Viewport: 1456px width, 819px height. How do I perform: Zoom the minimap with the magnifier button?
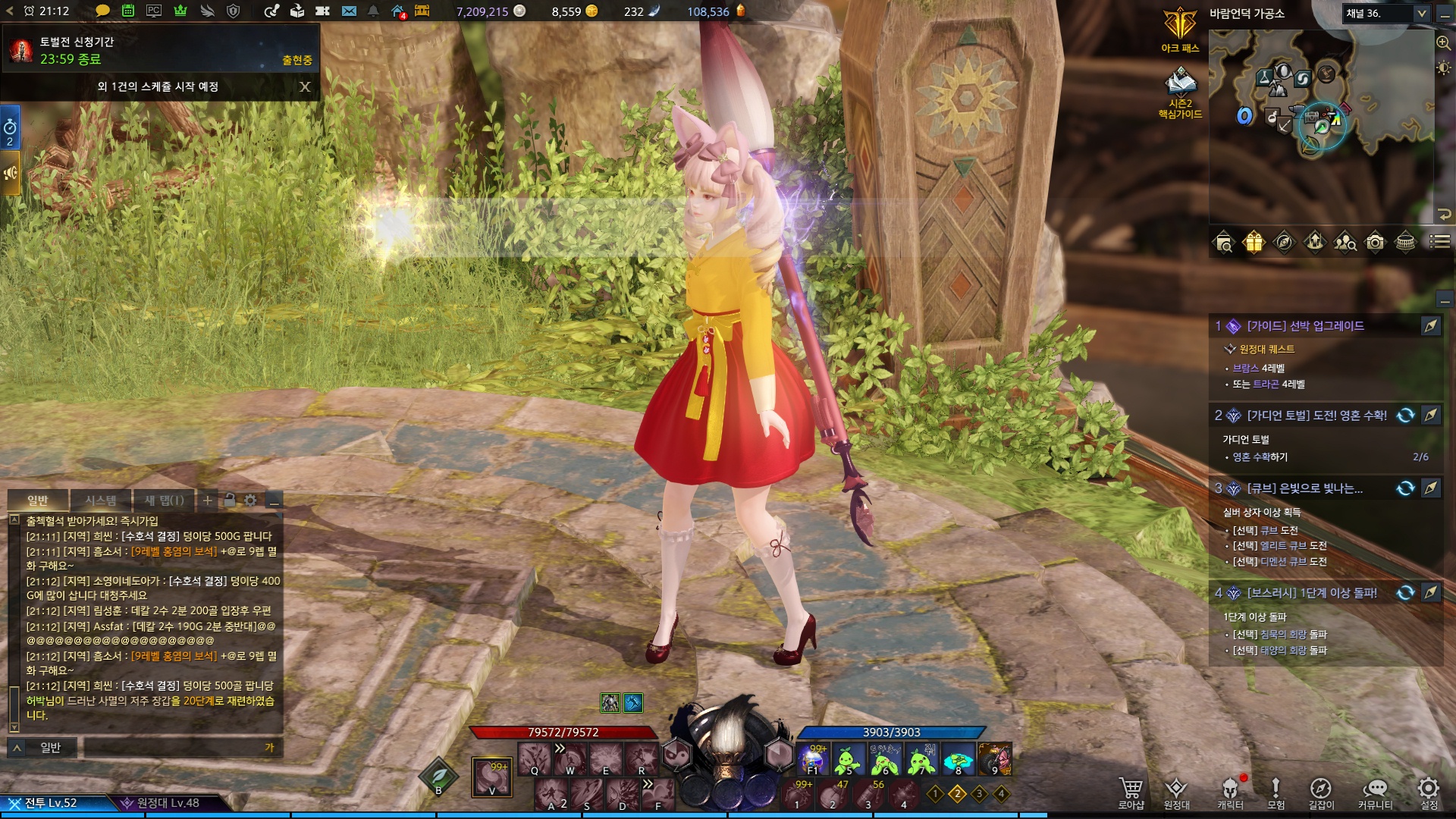[x=1443, y=42]
